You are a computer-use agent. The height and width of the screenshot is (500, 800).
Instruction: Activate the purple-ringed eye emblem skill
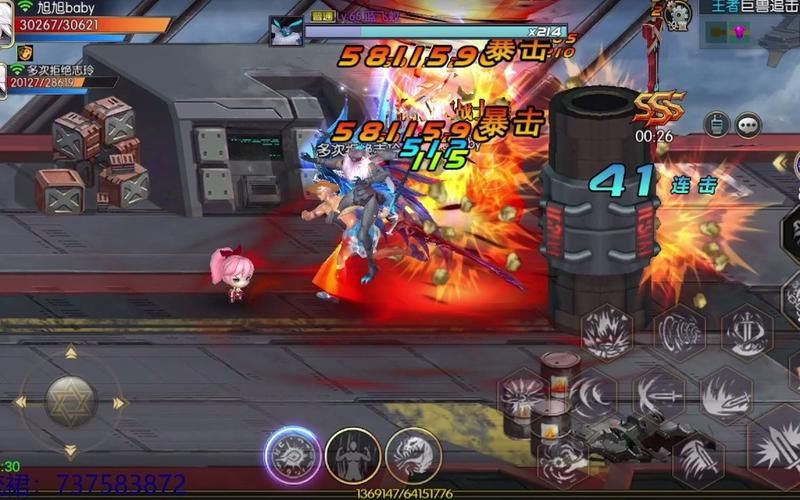pos(292,455)
